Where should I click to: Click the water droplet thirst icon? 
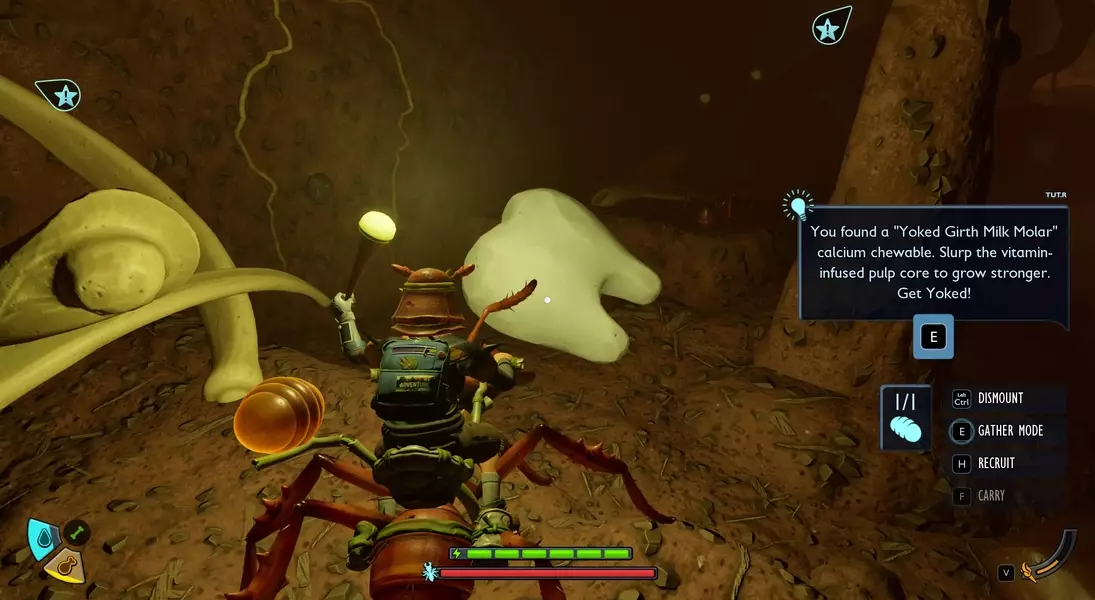[x=41, y=537]
